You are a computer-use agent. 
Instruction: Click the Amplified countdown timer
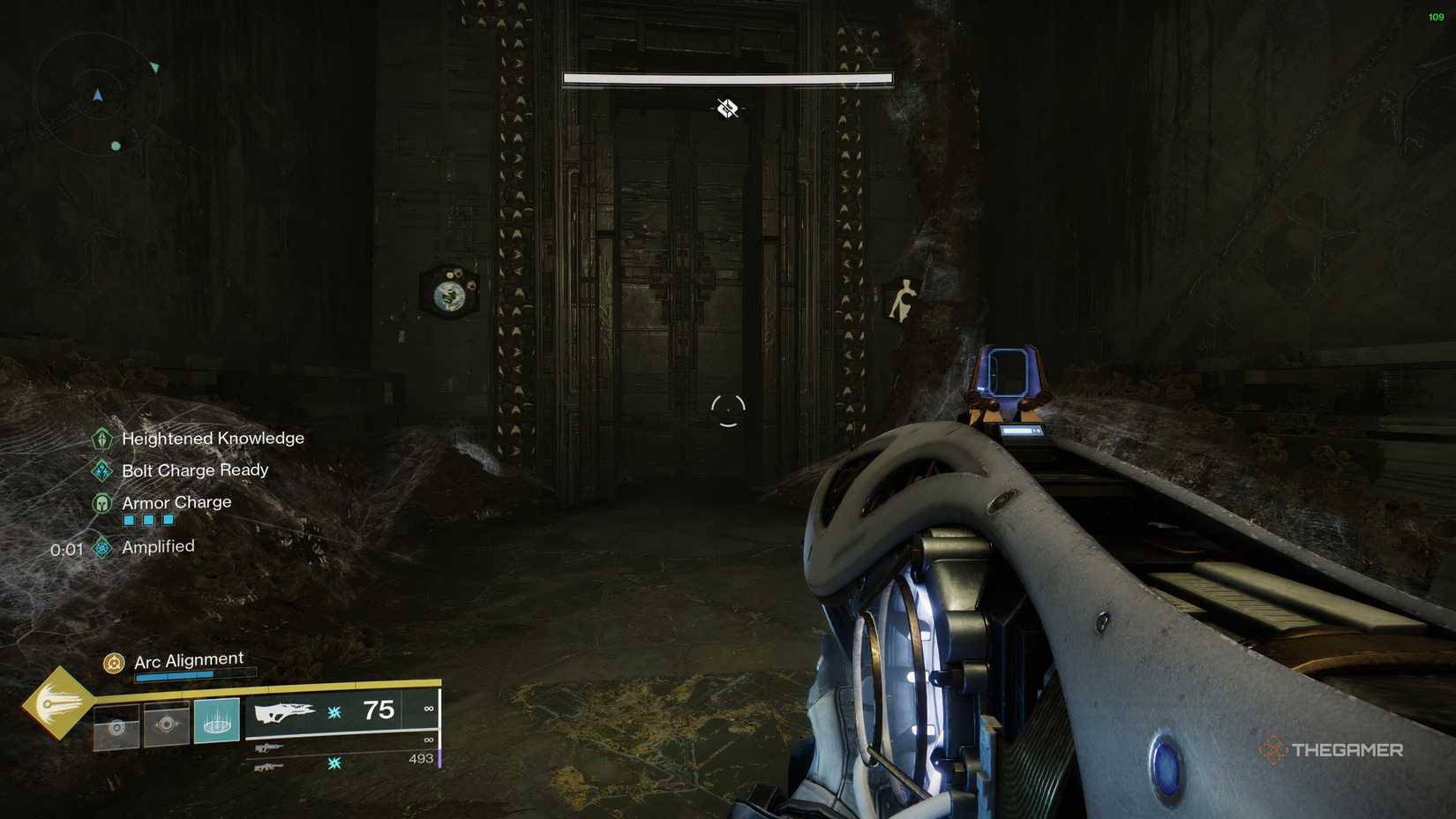pyautogui.click(x=66, y=547)
